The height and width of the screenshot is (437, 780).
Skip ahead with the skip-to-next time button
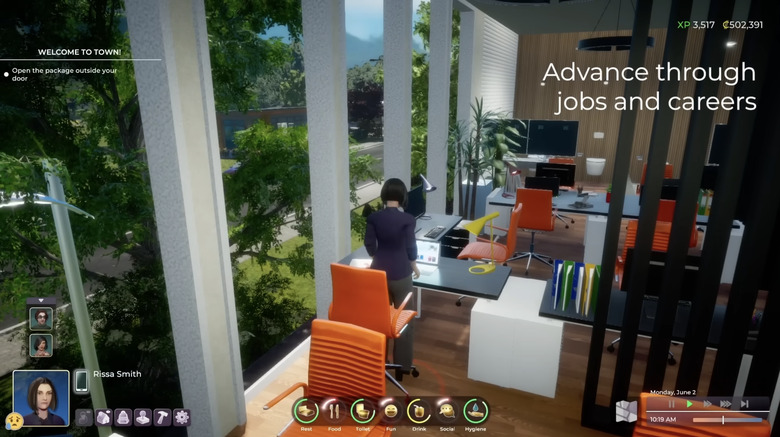744,404
